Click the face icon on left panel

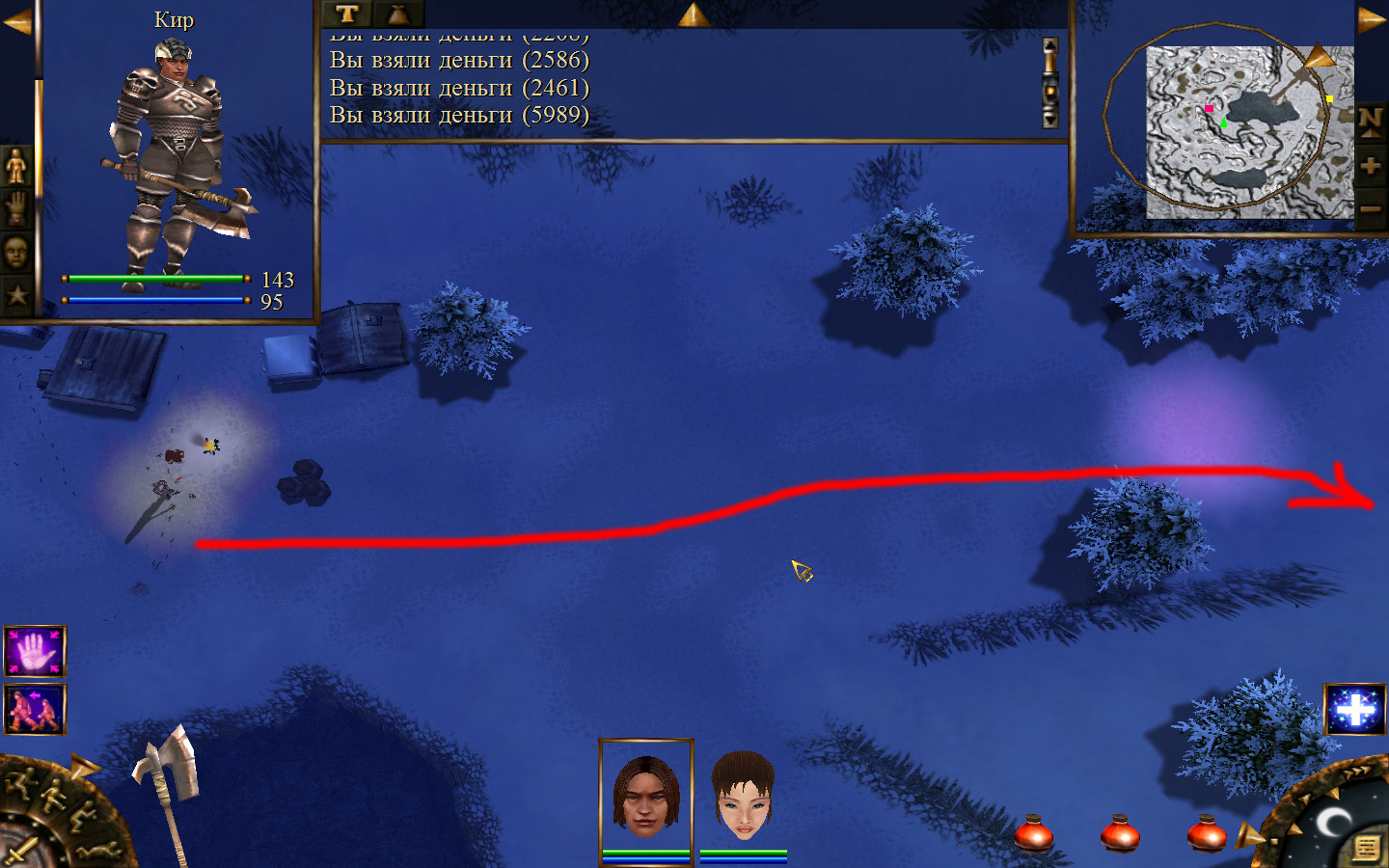click(x=16, y=252)
